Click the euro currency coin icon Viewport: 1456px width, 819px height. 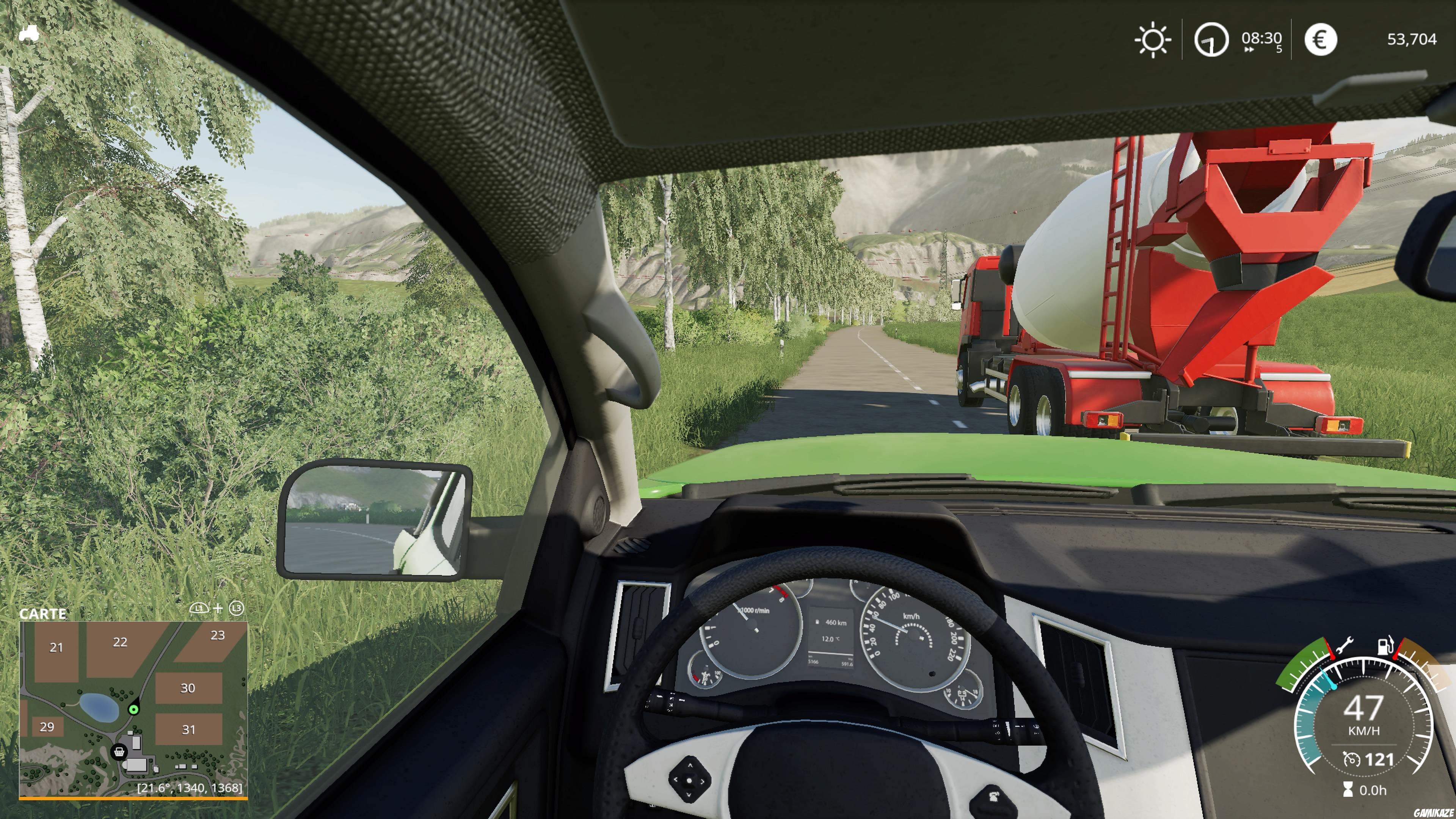(1321, 39)
